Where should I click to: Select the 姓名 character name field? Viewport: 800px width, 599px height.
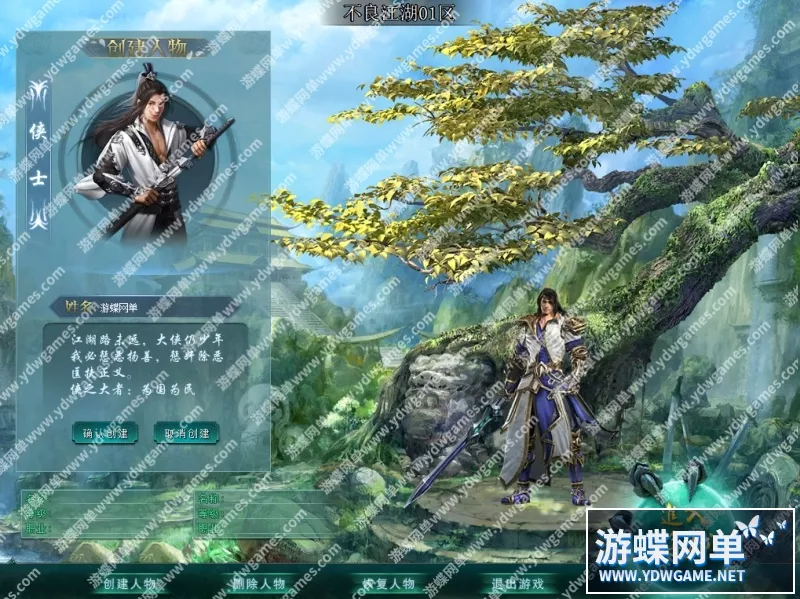coord(160,308)
